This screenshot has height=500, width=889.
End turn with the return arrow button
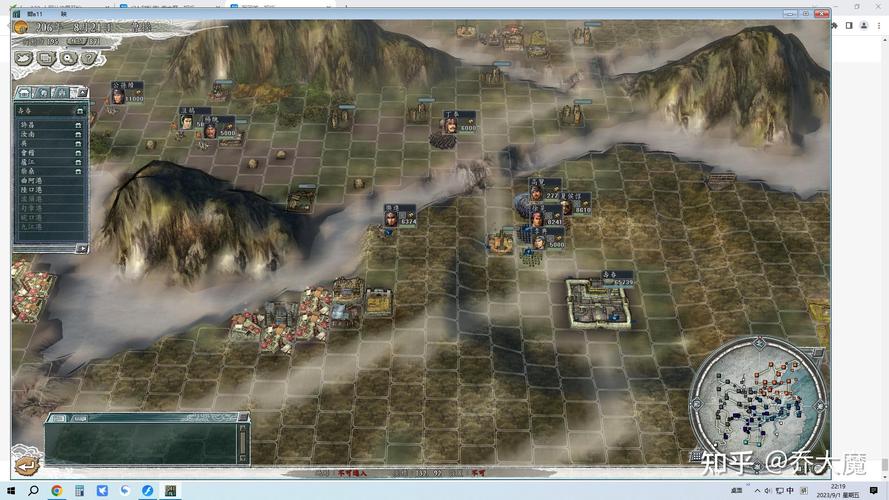[x=26, y=465]
